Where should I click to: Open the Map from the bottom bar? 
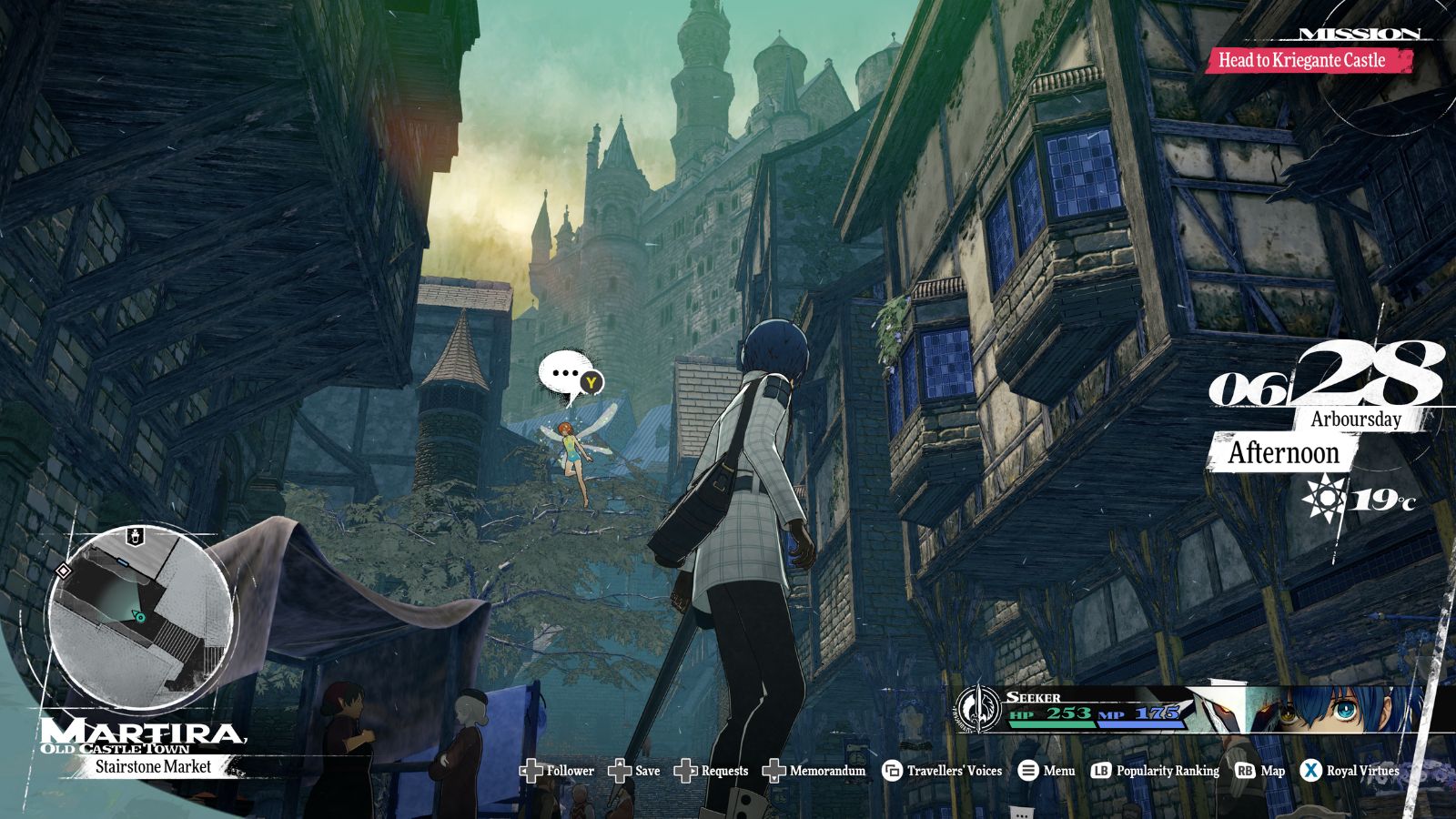click(1260, 771)
